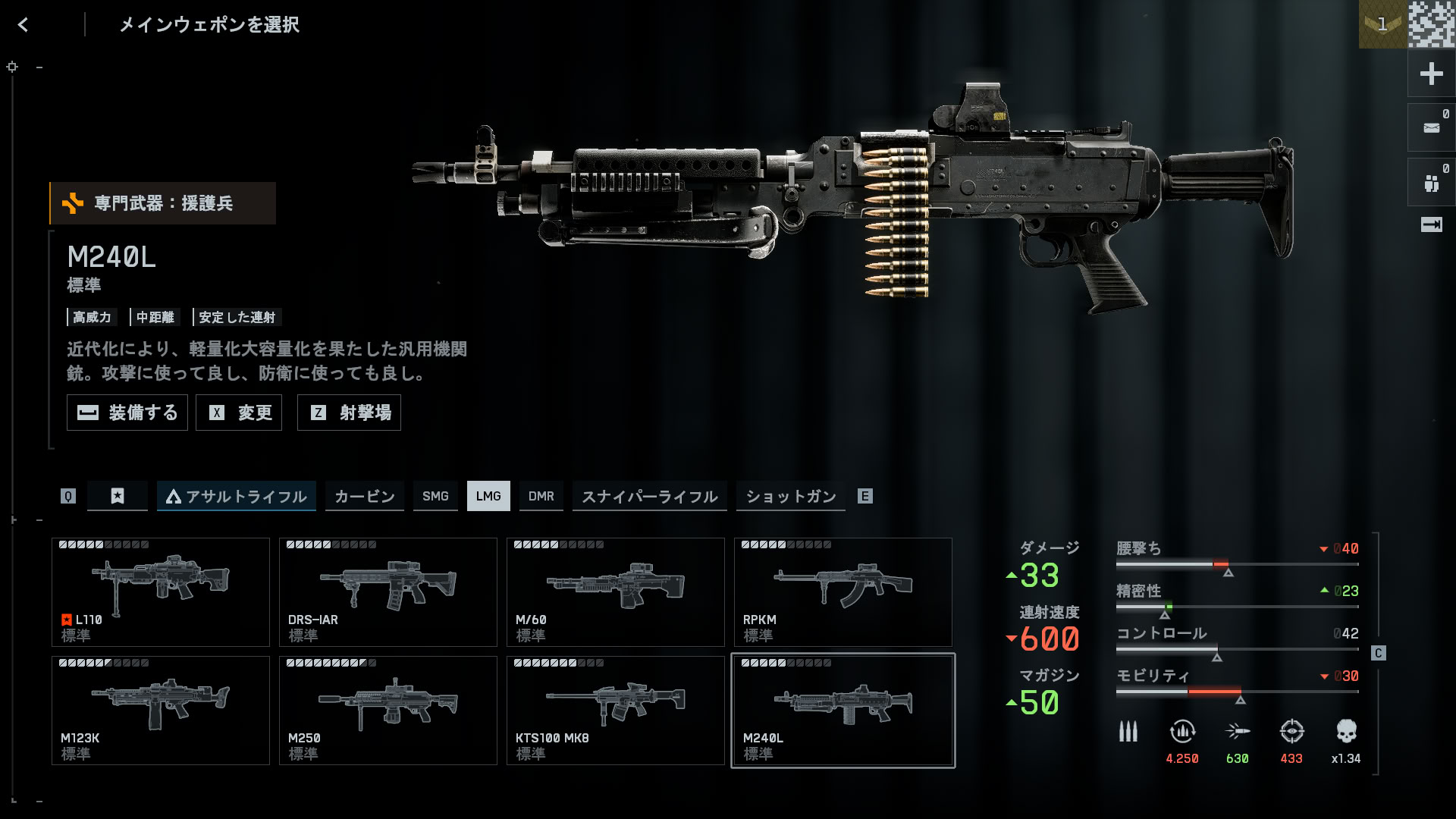Choose the RPKM weapon tile

tap(843, 592)
